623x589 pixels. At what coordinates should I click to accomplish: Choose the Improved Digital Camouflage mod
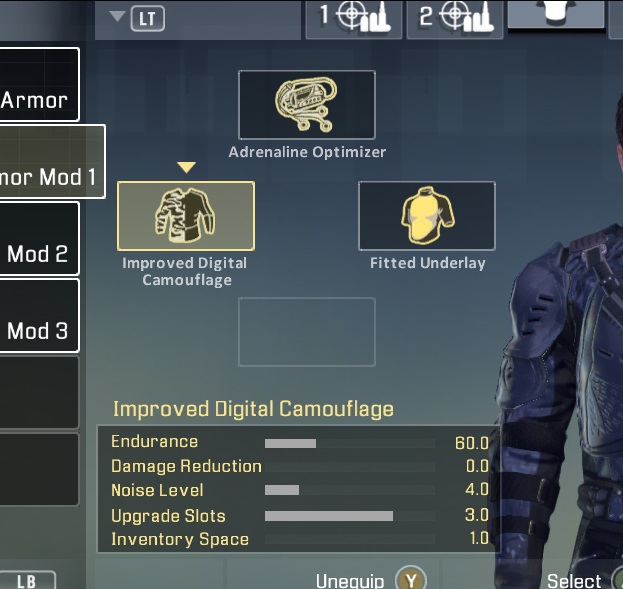186,215
